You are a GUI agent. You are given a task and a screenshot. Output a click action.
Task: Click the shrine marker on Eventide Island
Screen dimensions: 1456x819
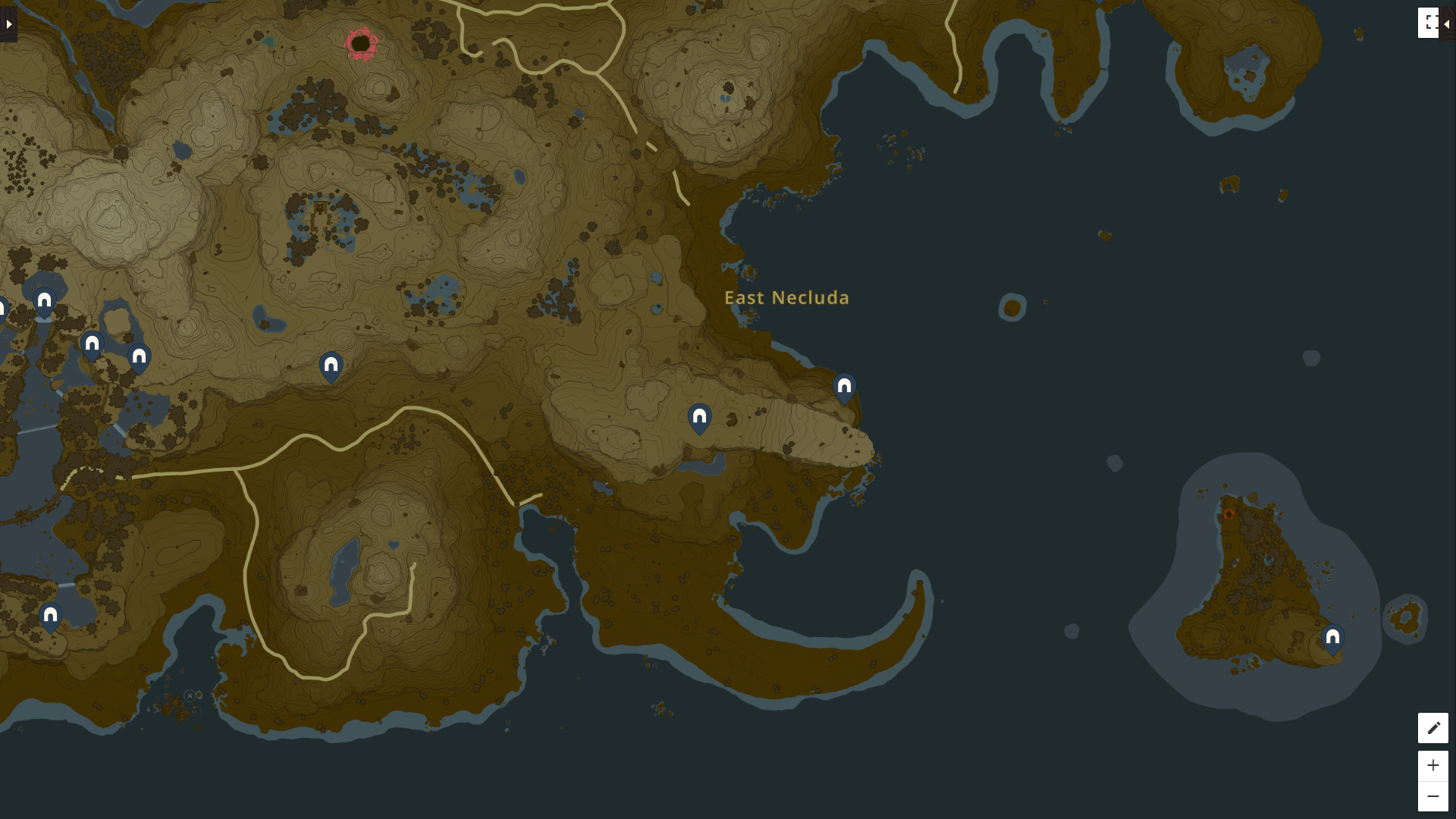coord(1332,638)
